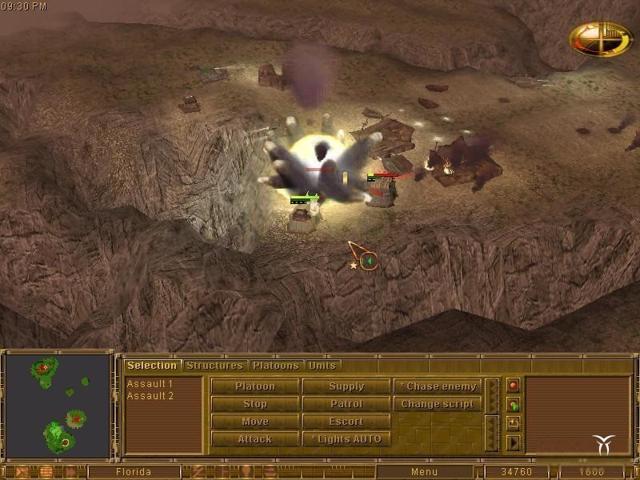Image resolution: width=640 pixels, height=480 pixels.
Task: Click the Change script button
Action: click(438, 404)
